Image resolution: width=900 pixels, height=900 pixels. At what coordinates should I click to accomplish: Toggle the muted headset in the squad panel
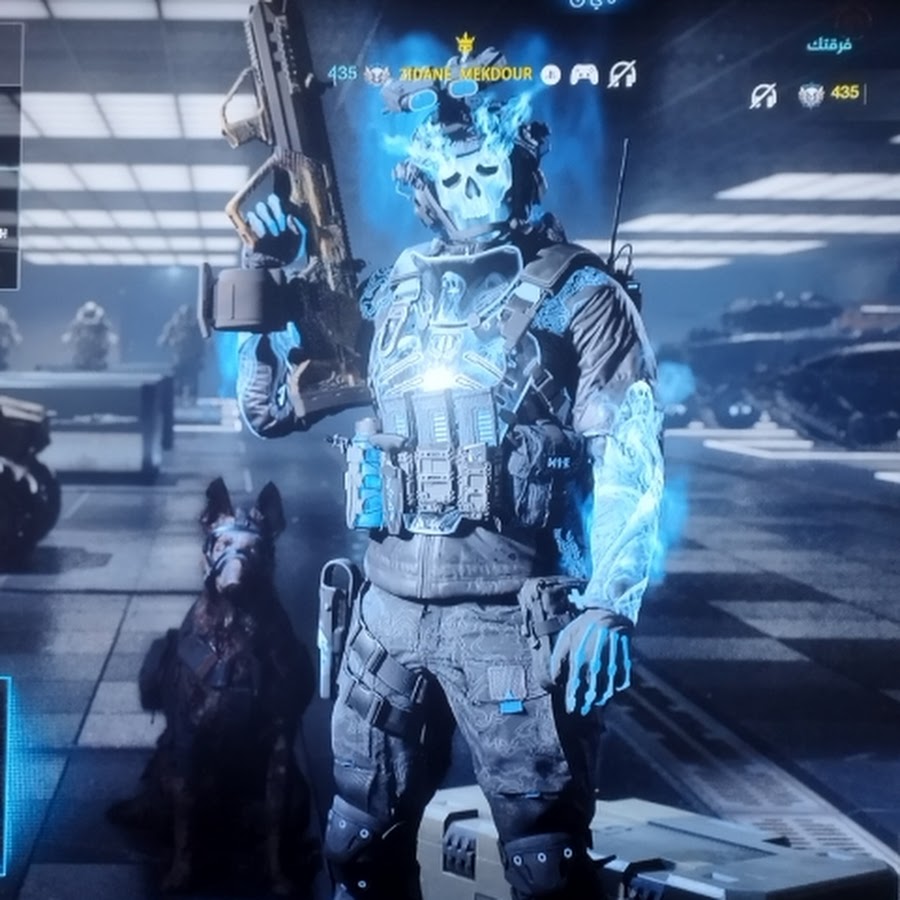[764, 95]
